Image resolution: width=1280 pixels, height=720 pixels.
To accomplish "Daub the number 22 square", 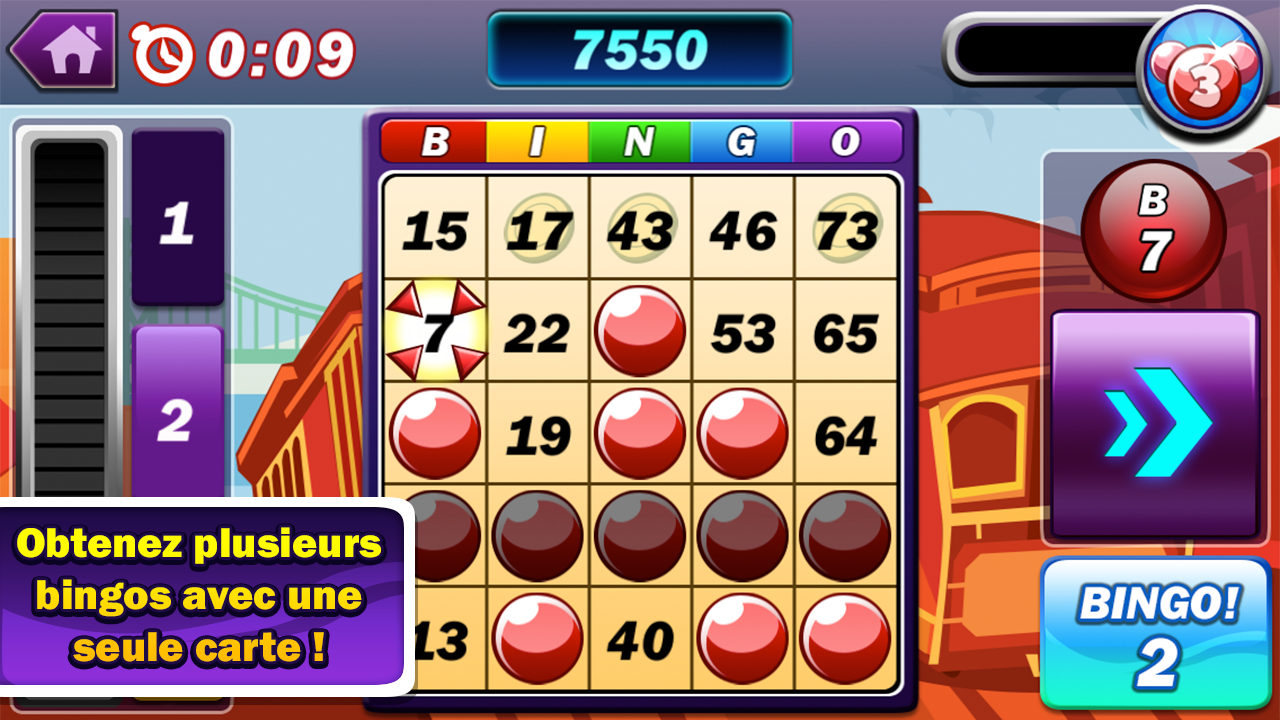I will pos(539,330).
